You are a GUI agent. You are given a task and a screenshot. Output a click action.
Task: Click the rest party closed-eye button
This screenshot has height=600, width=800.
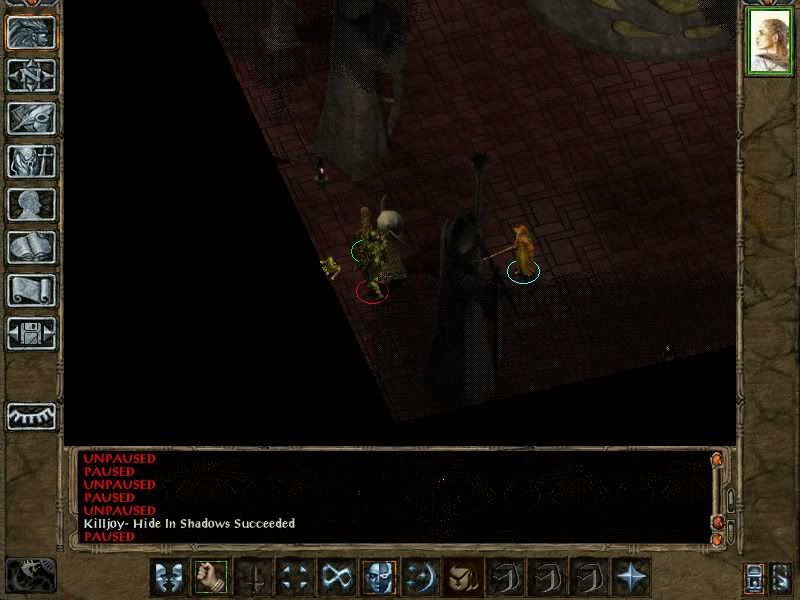31,415
